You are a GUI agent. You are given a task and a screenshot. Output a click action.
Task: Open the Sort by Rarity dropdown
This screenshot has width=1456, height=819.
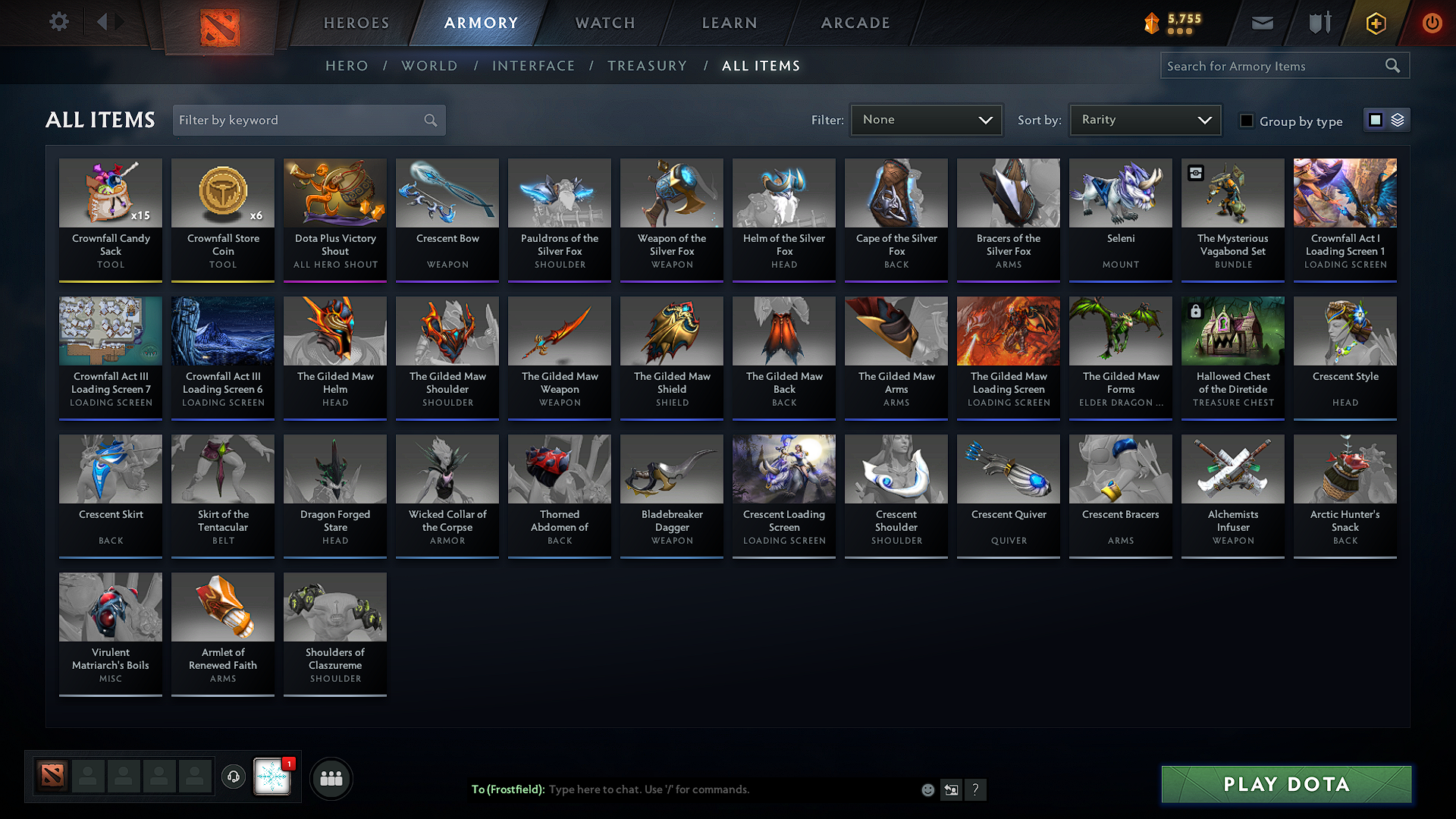tap(1144, 119)
